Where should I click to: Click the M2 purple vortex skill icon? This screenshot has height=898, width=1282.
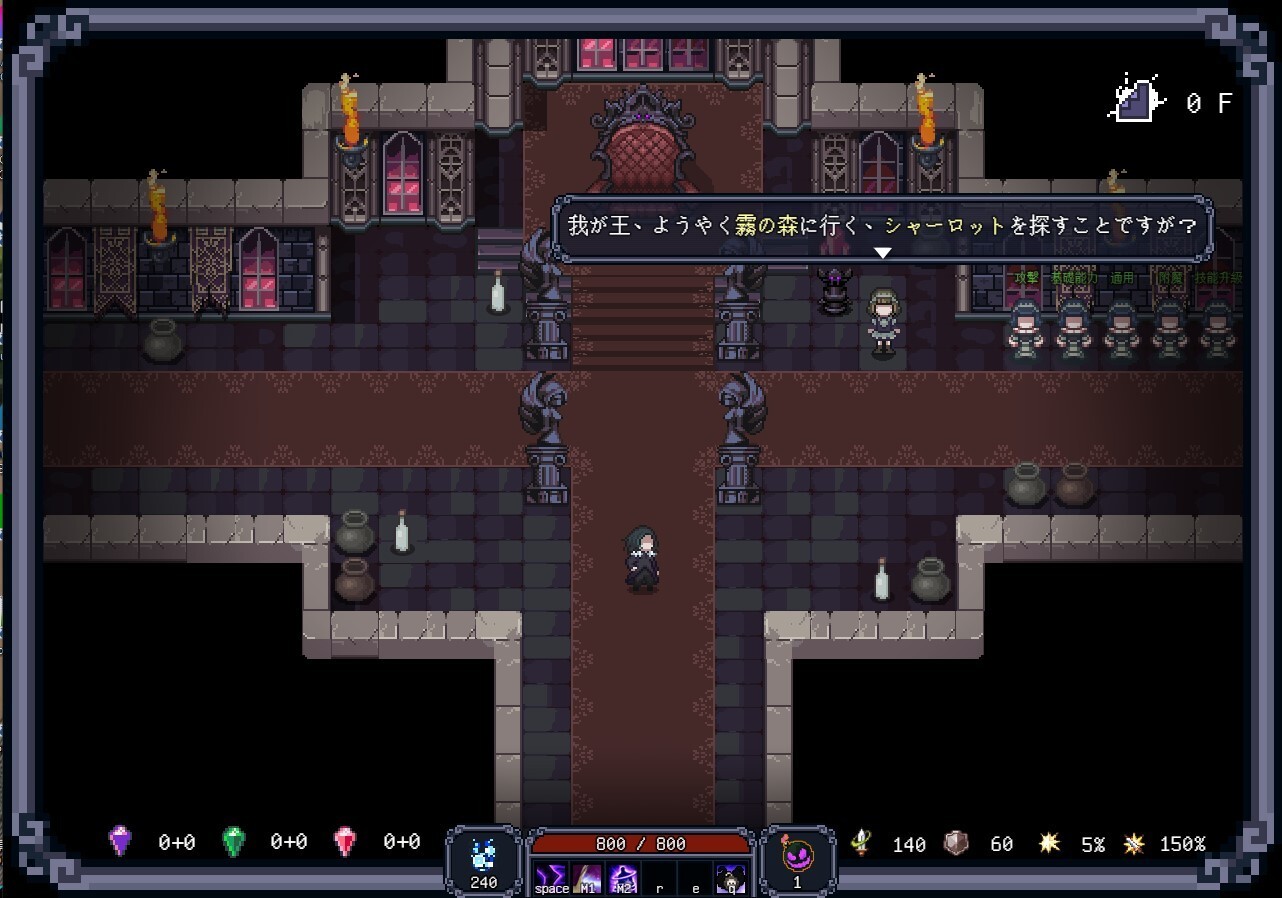[622, 878]
